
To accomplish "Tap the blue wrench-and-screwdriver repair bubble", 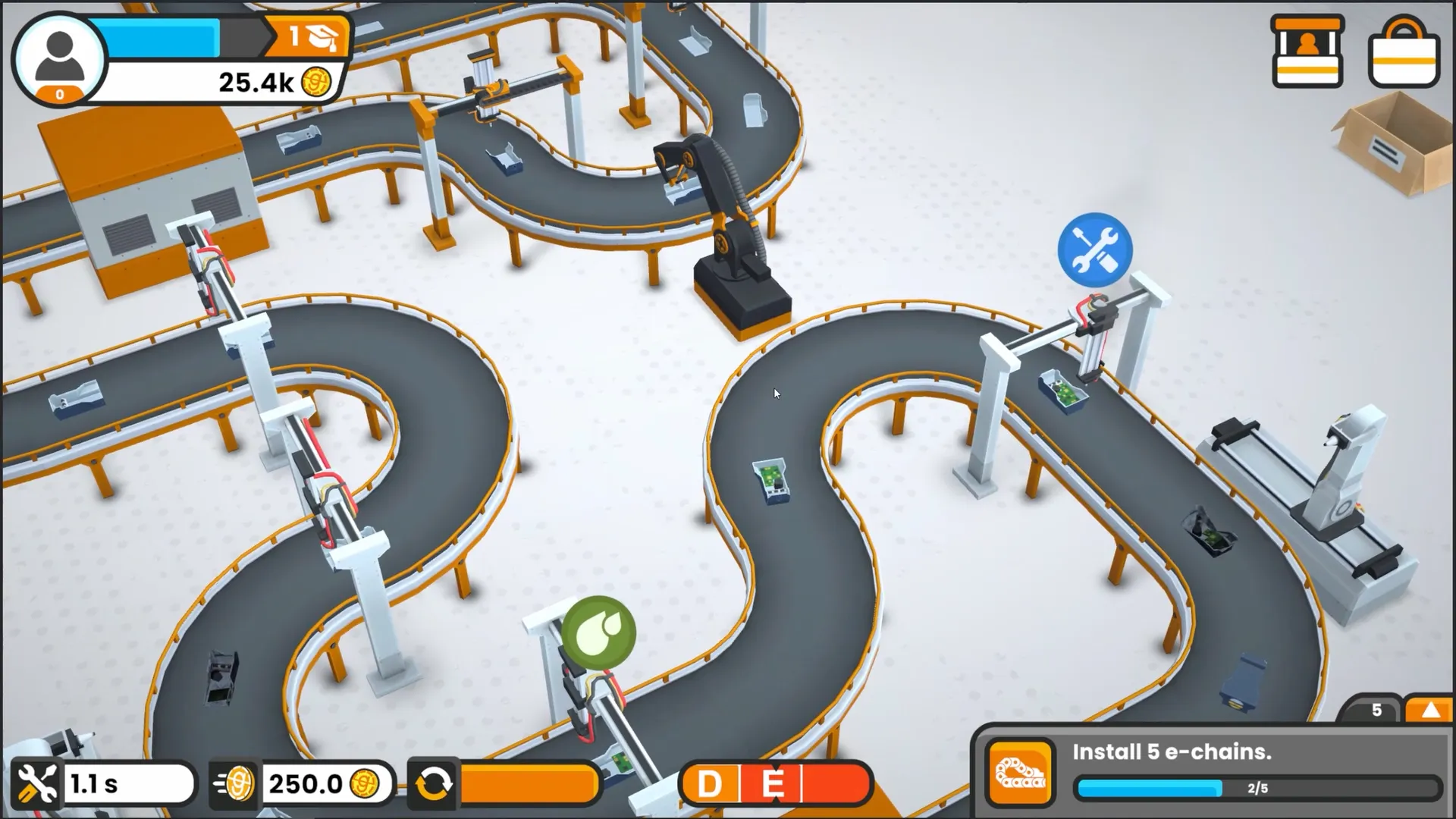I will 1094,249.
